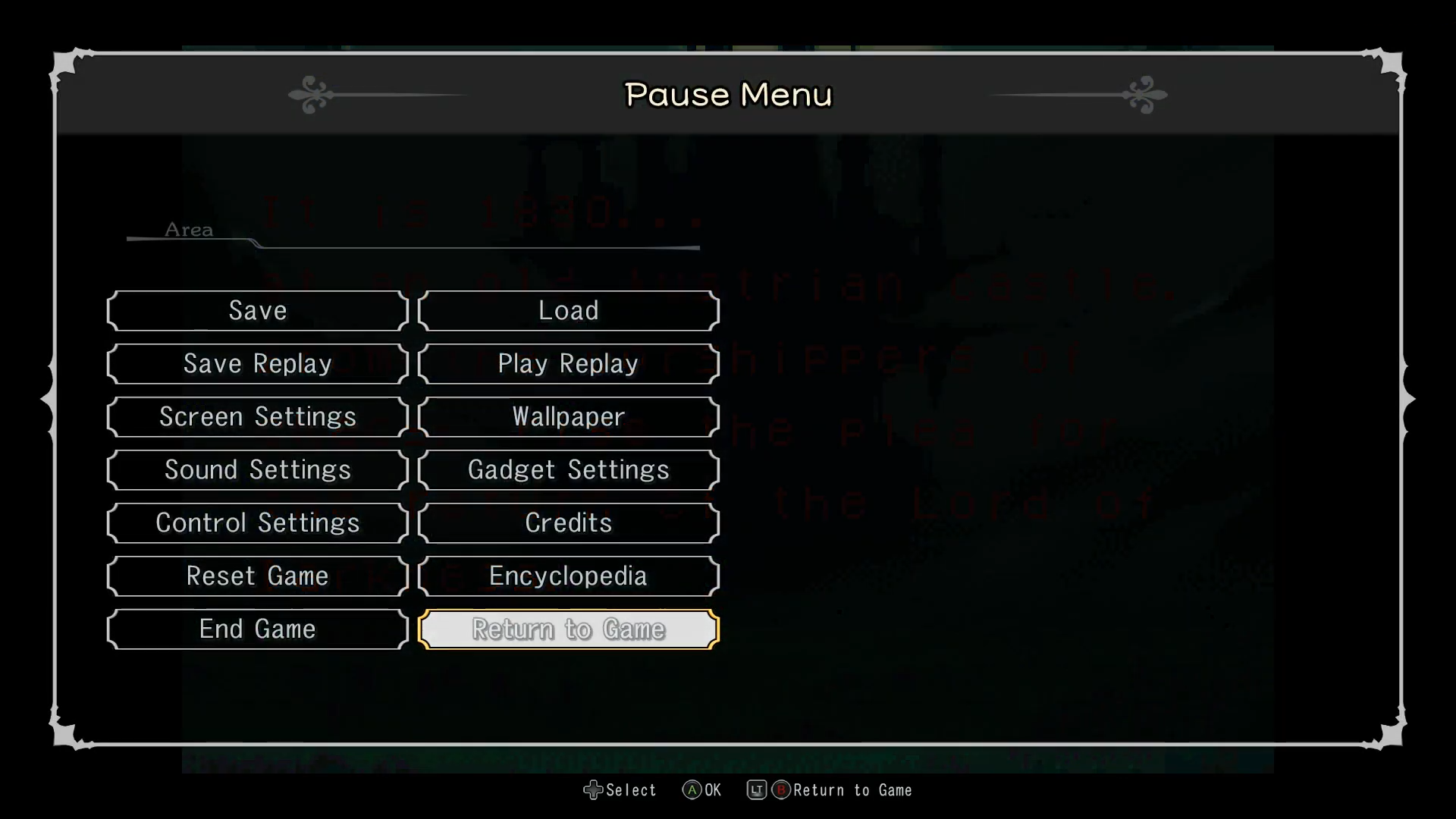The height and width of the screenshot is (819, 1456).
Task: Go to Sound Settings
Action: (x=258, y=470)
